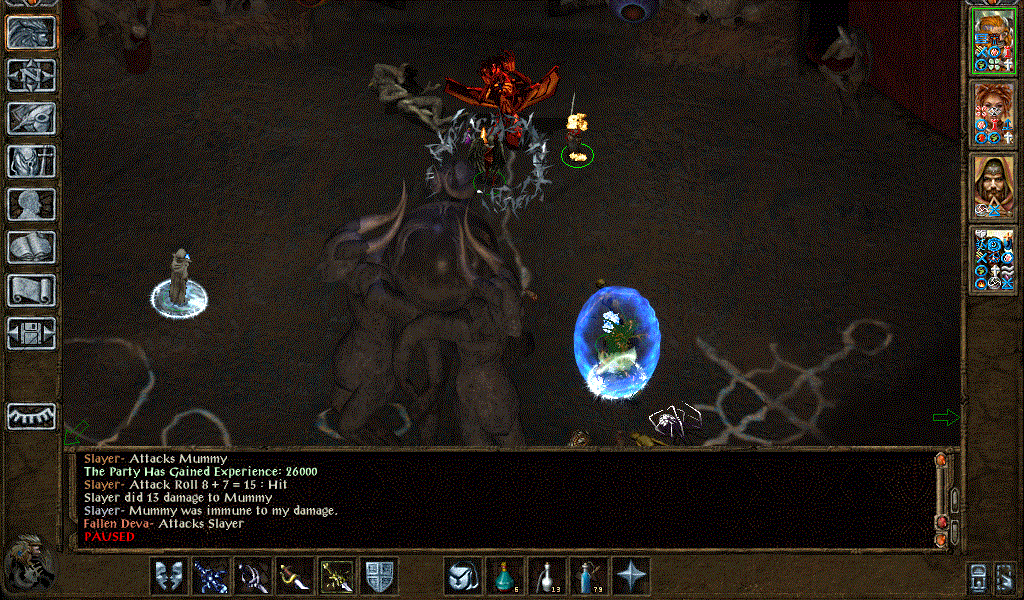Click the closed-eye rest button
The width and height of the screenshot is (1024, 600).
[x=32, y=416]
